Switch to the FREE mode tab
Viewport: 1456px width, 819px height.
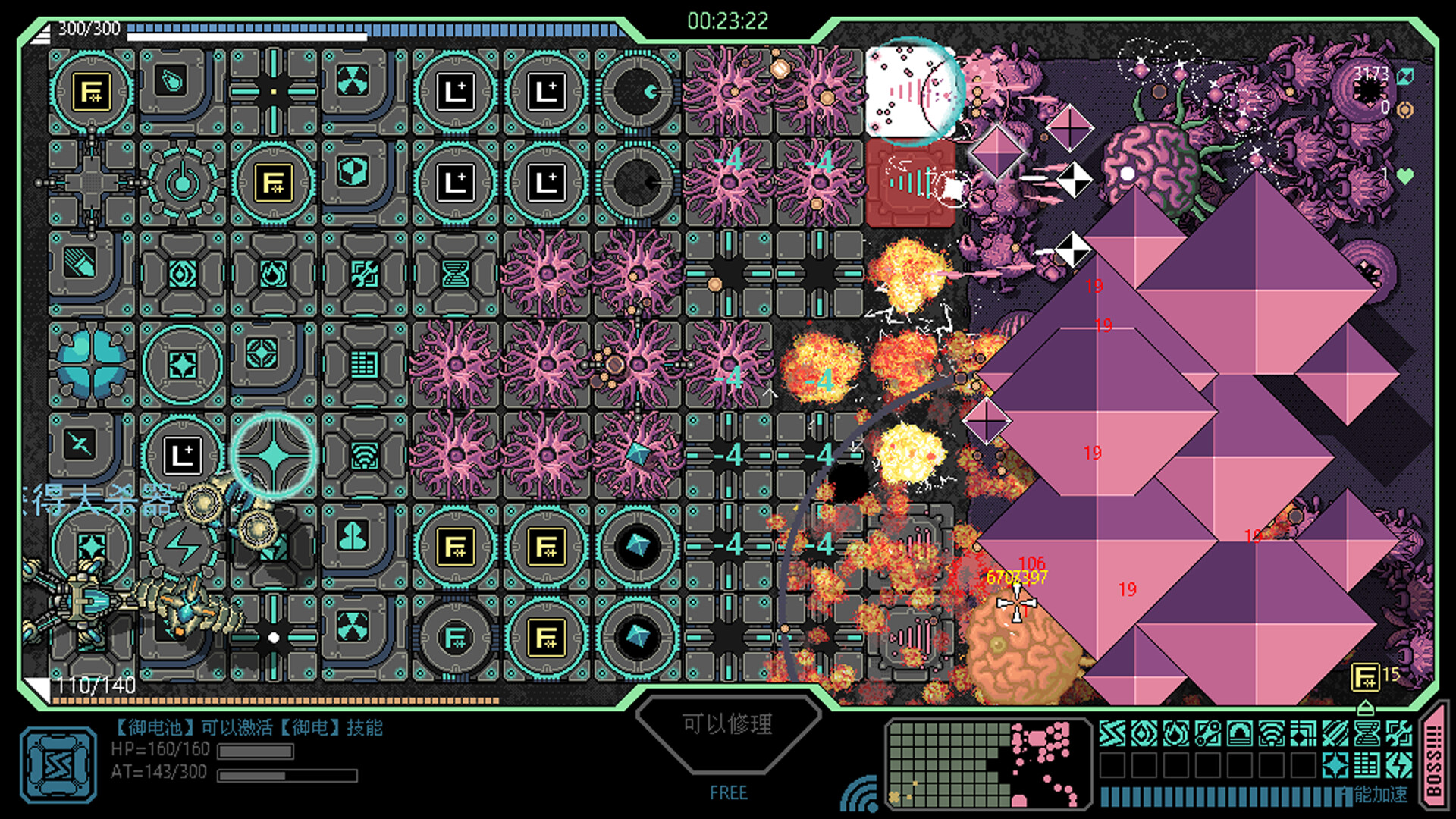(x=730, y=793)
